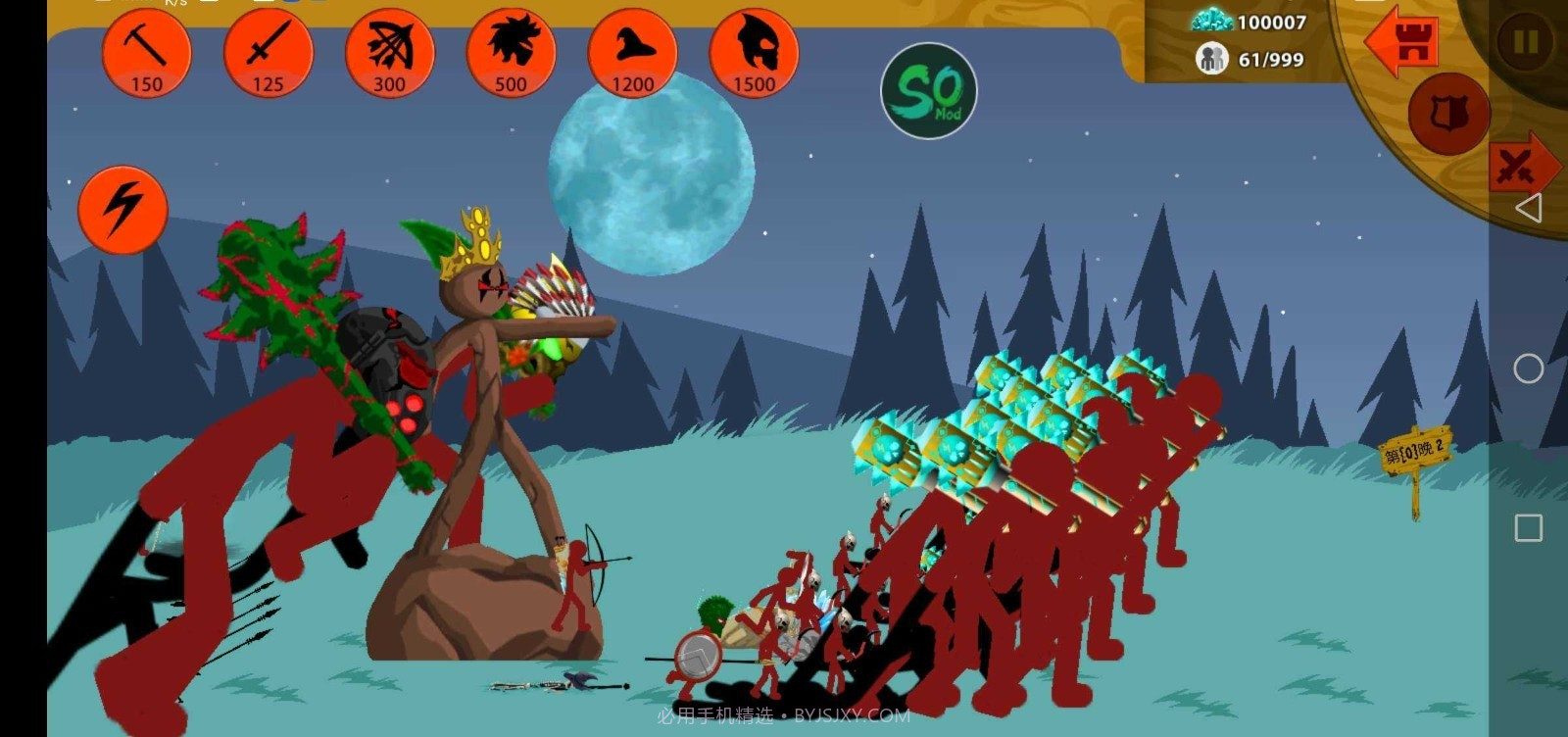Activate the lightning bolt ability
This screenshot has height=737, width=1568.
click(122, 209)
